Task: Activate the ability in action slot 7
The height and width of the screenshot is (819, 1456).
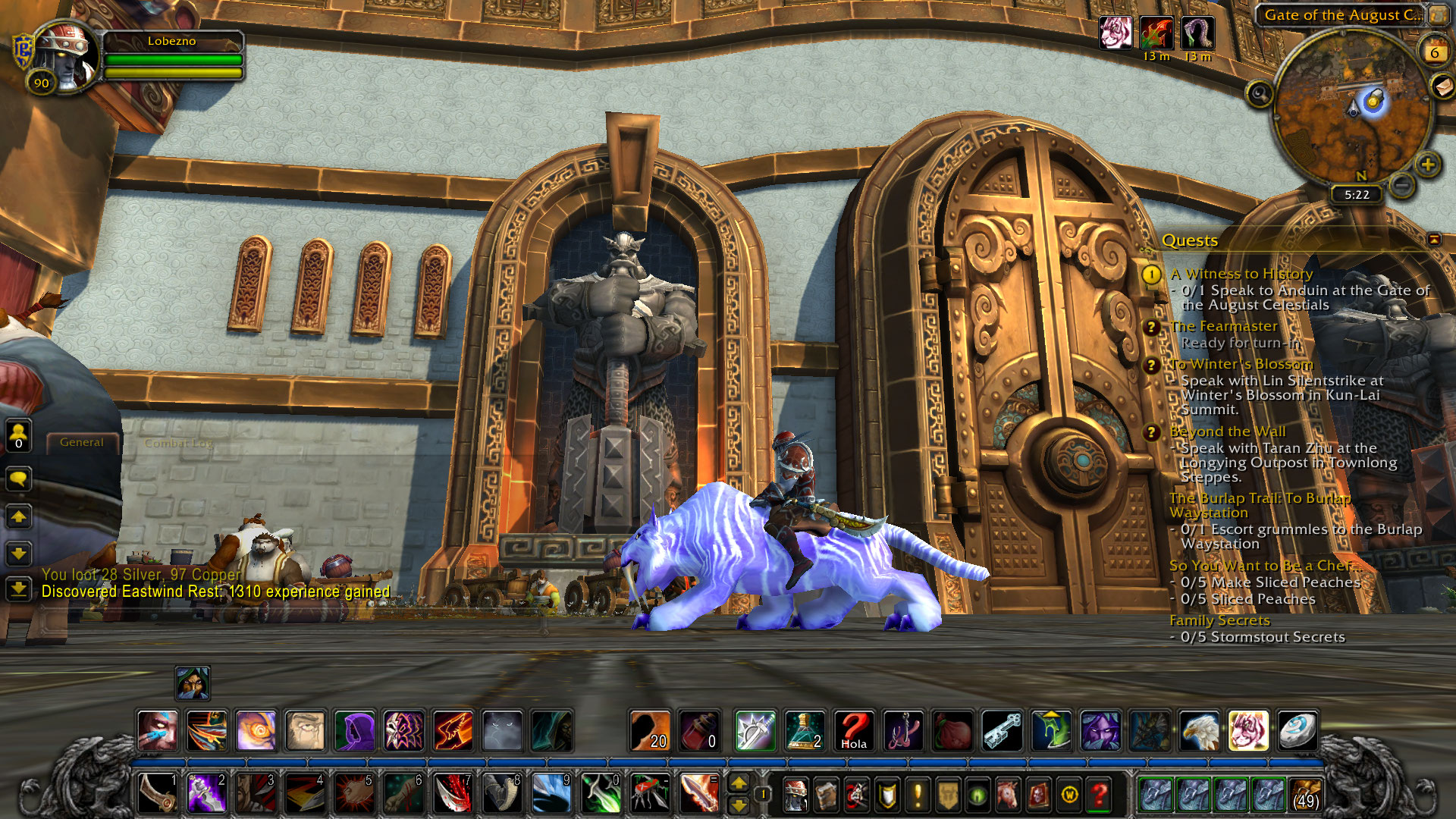Action: point(453,794)
